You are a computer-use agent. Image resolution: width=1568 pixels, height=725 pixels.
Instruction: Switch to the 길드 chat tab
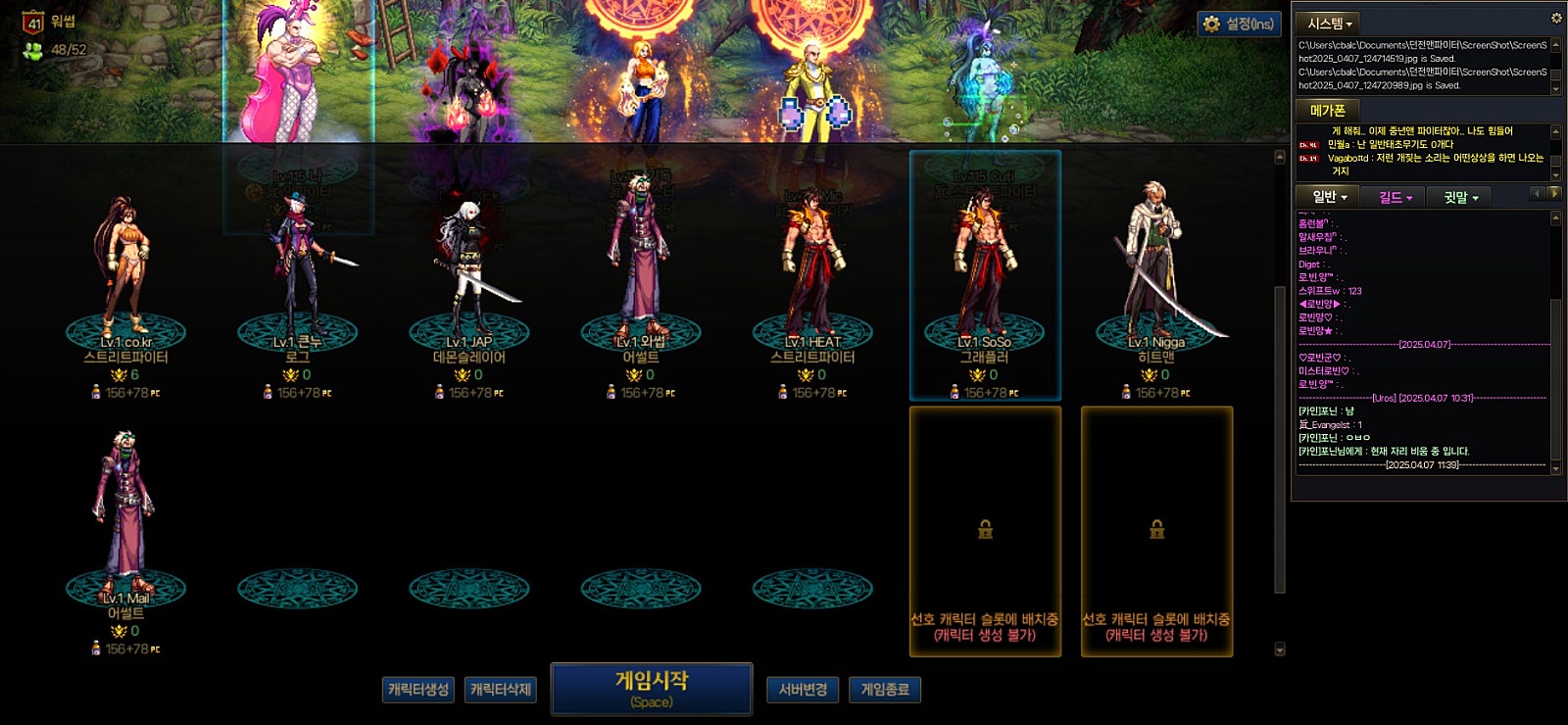pos(1395,197)
